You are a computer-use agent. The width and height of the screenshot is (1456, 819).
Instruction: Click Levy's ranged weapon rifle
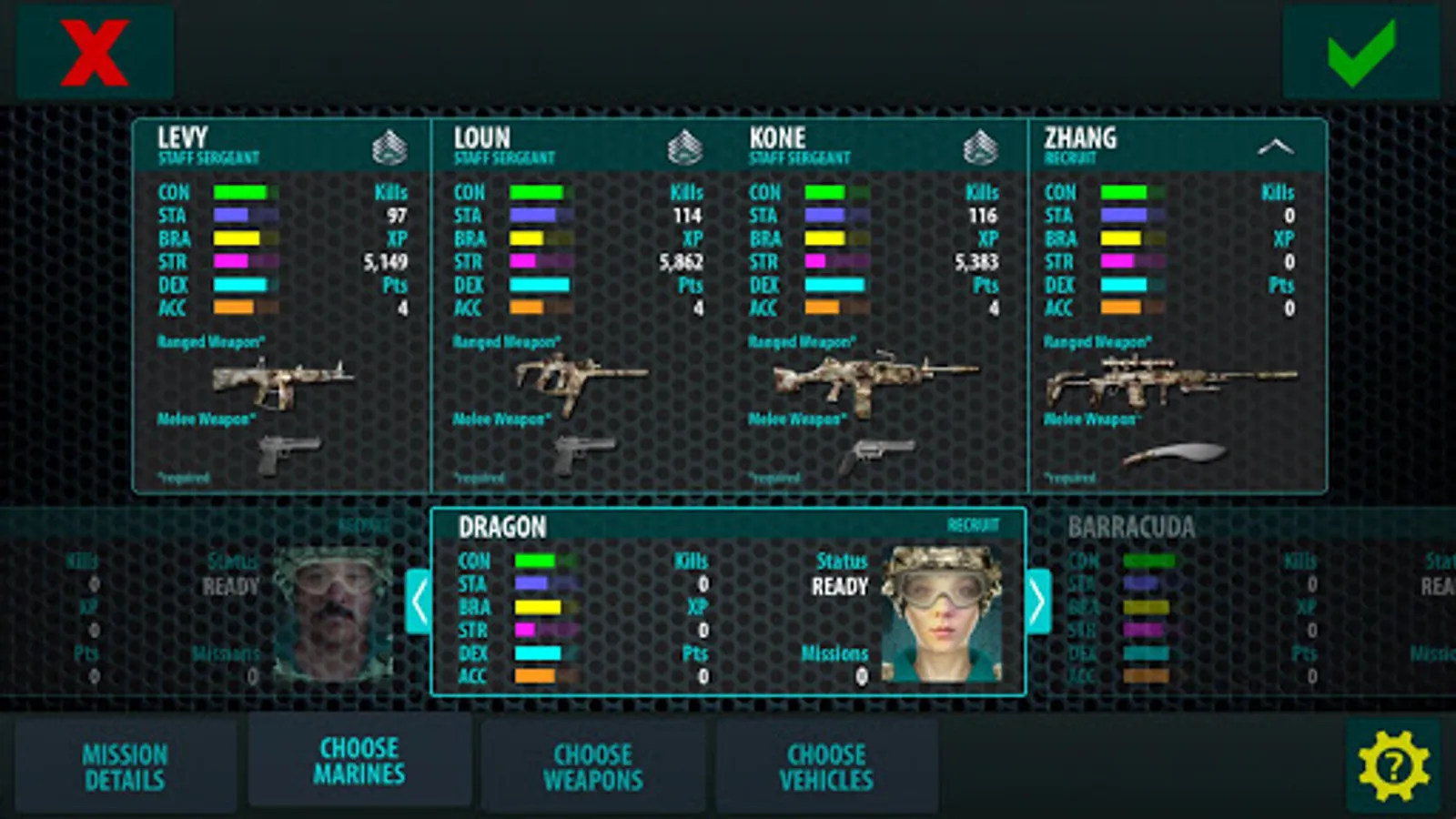(282, 379)
